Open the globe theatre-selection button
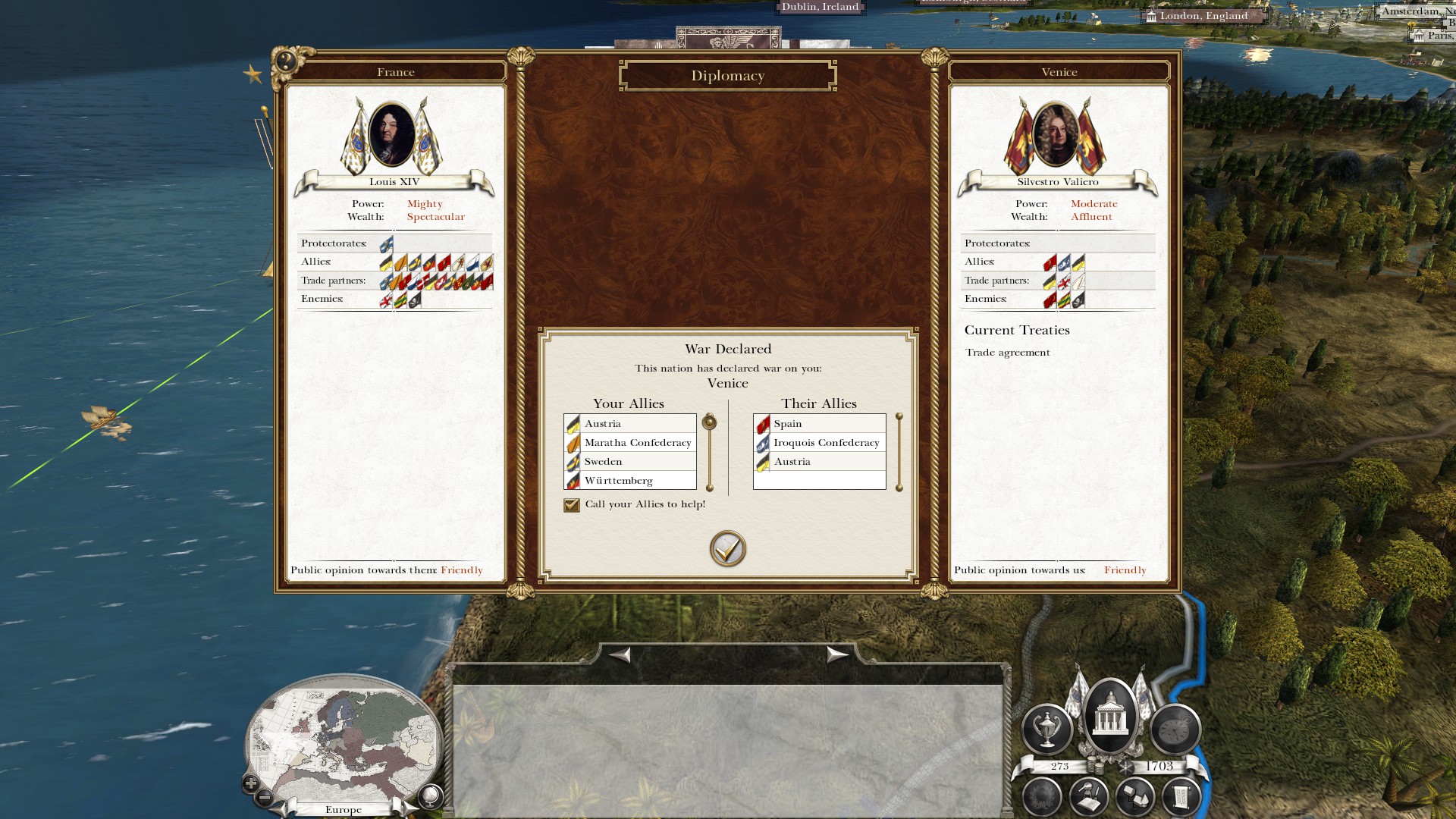The height and width of the screenshot is (819, 1456). tap(430, 796)
